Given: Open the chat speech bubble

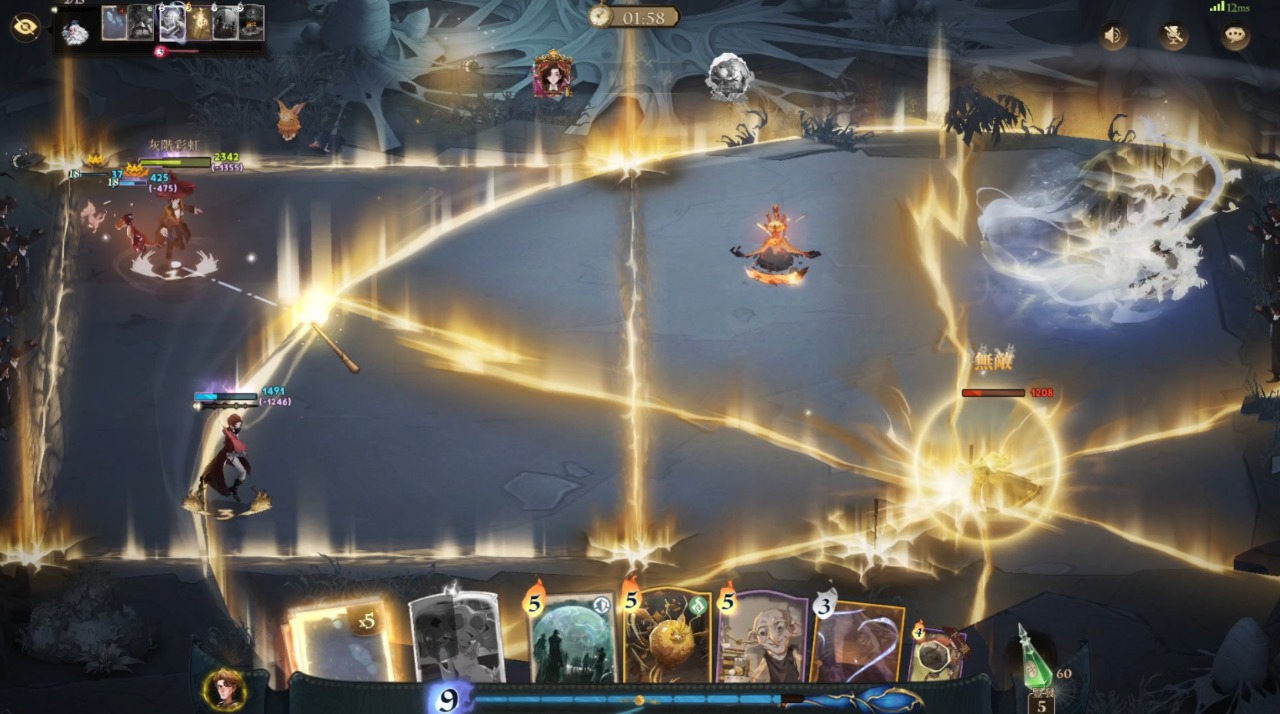Looking at the screenshot, I should (x=1235, y=37).
